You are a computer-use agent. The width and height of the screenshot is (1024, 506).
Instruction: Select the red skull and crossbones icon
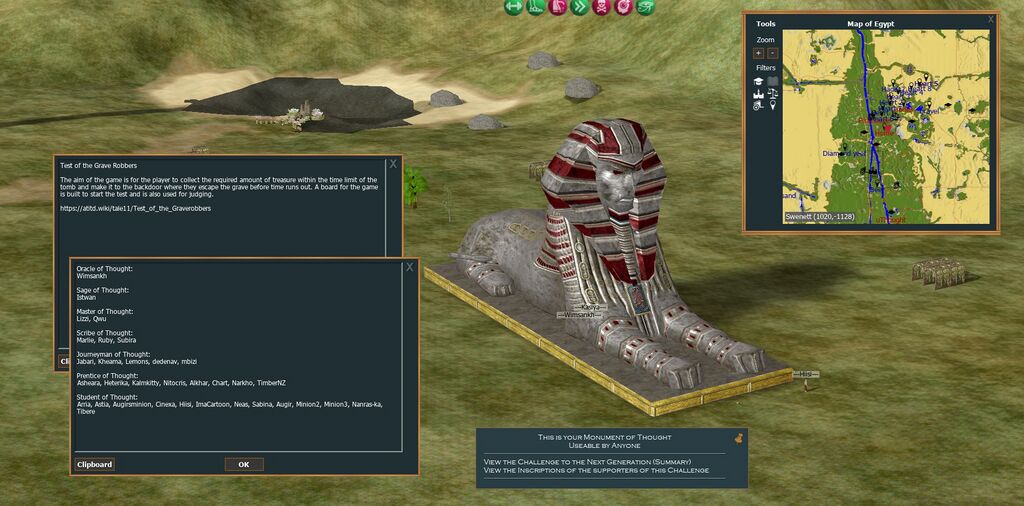point(601,7)
